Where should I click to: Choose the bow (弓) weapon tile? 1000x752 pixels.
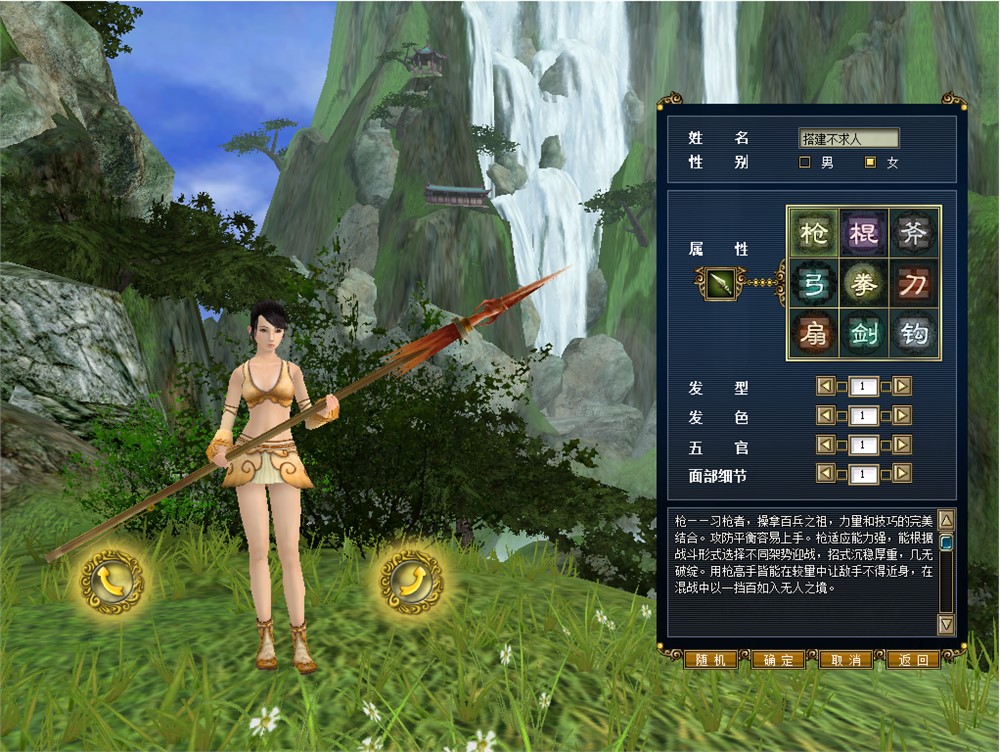coord(814,283)
